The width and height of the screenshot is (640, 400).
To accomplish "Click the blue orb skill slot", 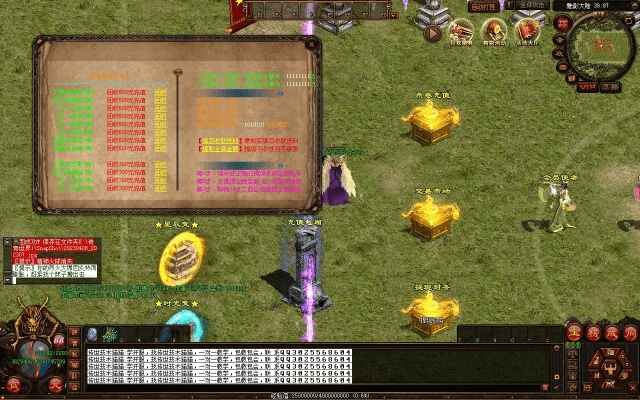I will coord(92,334).
